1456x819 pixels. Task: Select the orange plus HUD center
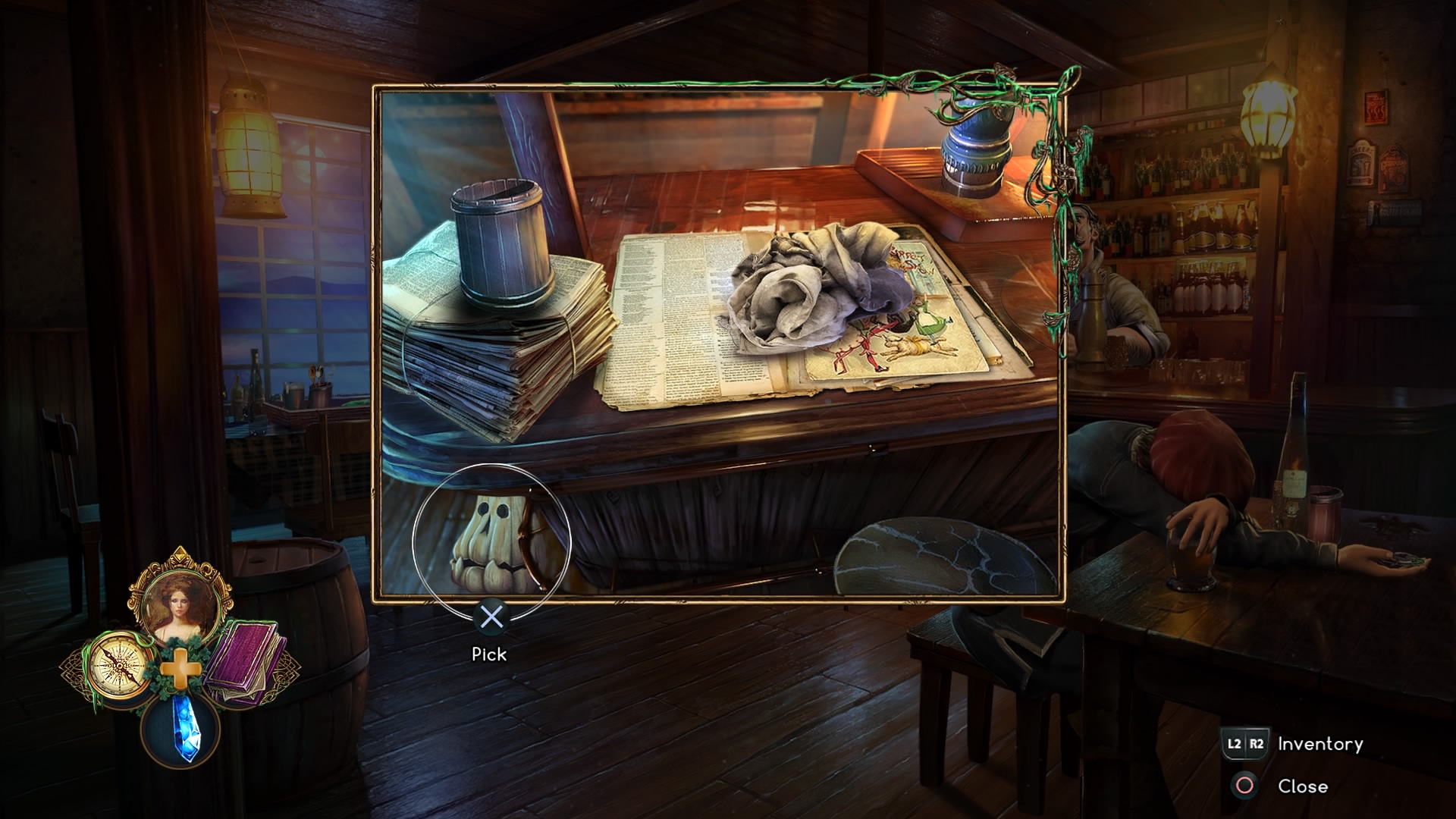pos(180,671)
